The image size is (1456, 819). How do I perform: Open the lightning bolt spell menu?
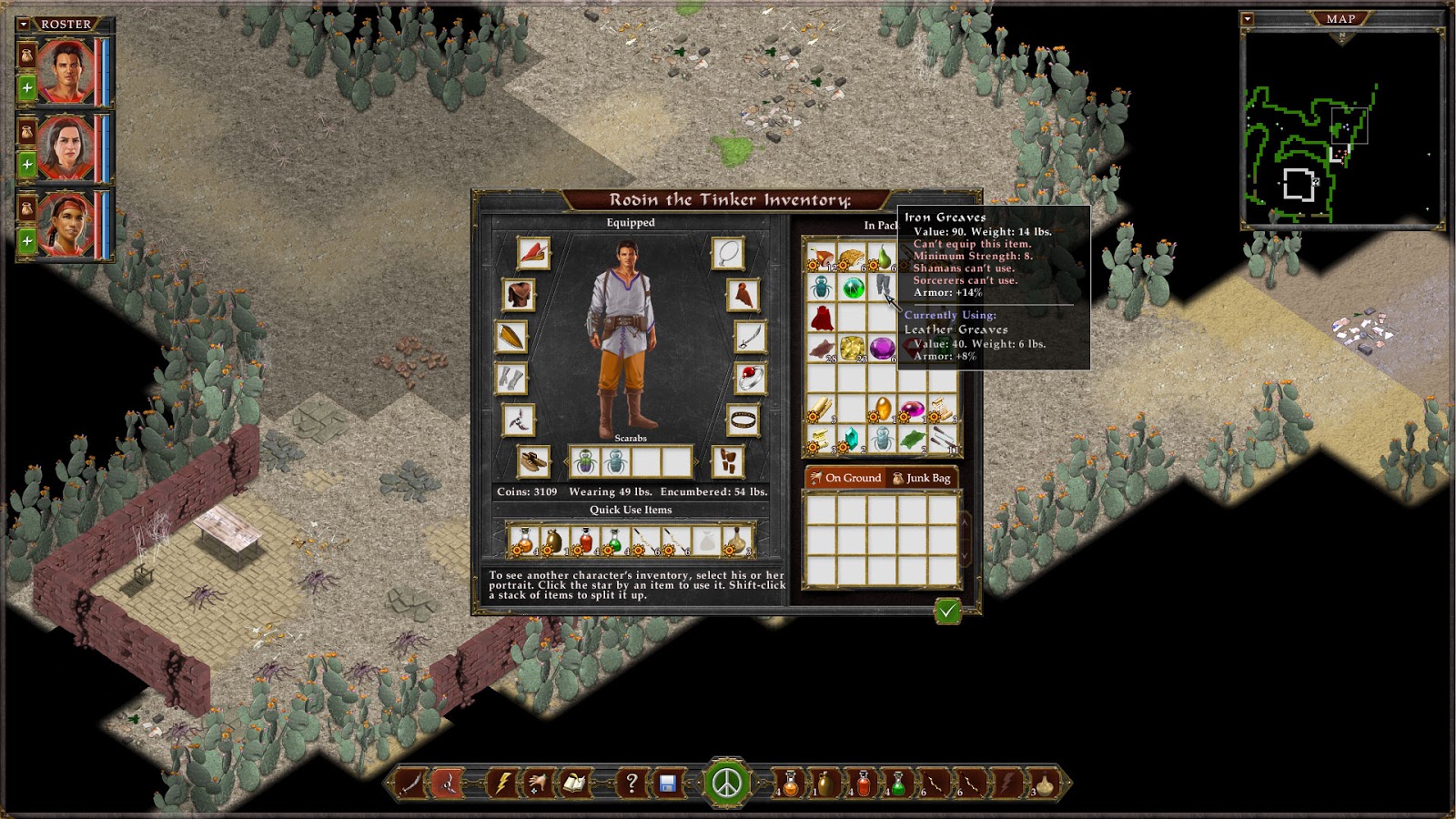[501, 783]
